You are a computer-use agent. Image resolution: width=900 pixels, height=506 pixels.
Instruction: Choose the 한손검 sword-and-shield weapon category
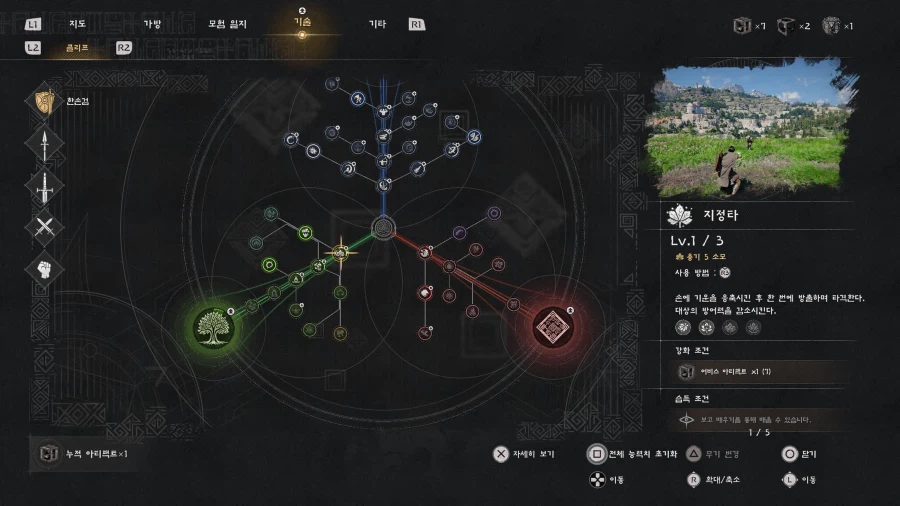44,101
